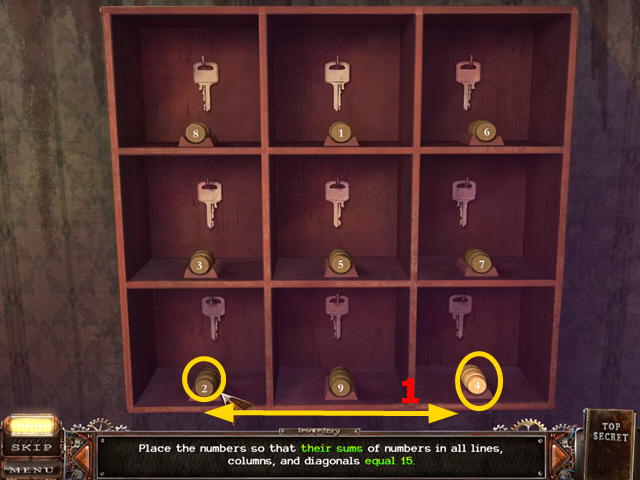Choose the number 9 token
The width and height of the screenshot is (640, 480).
[340, 384]
